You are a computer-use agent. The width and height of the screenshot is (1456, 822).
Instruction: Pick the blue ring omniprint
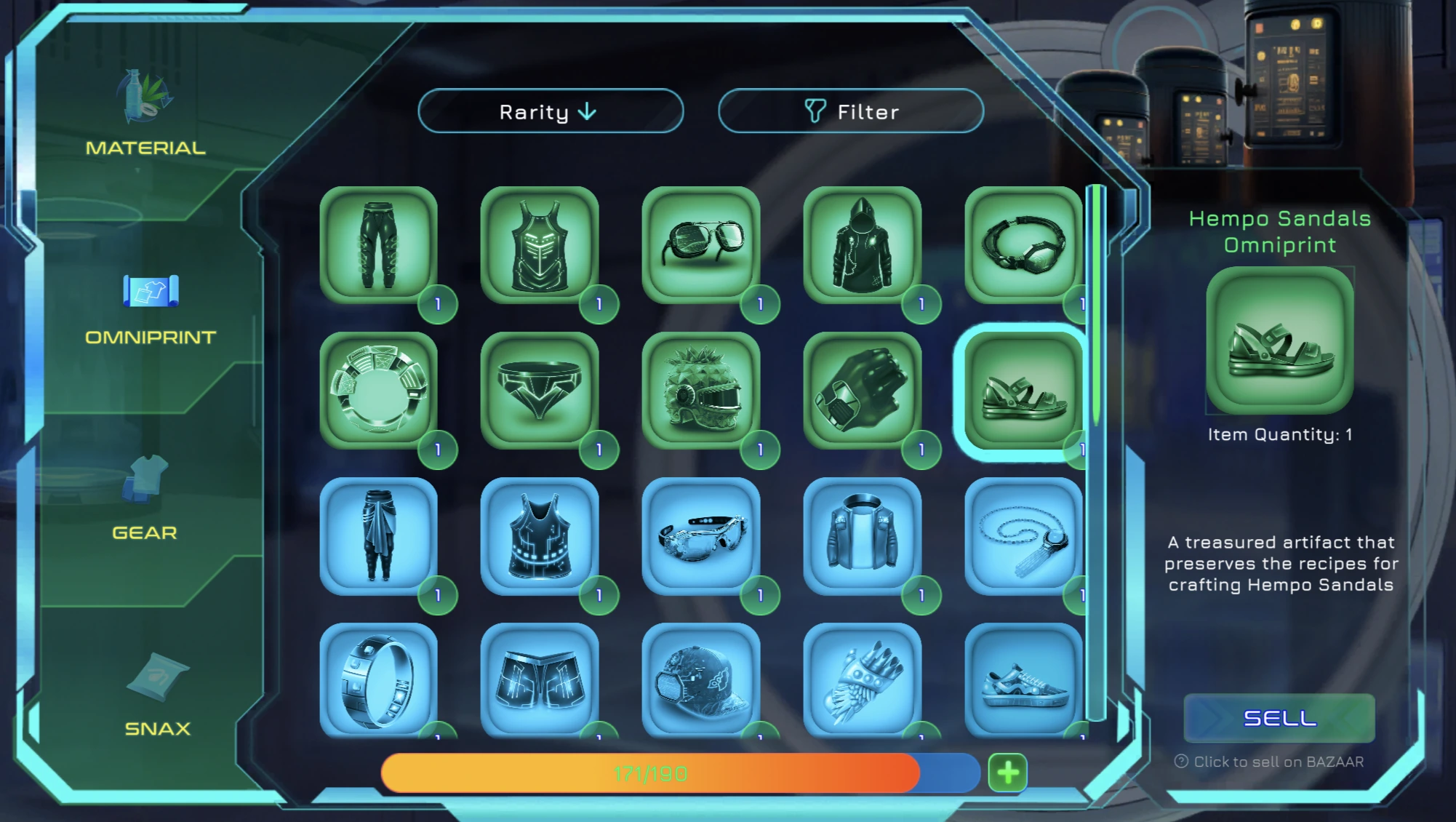tap(379, 680)
